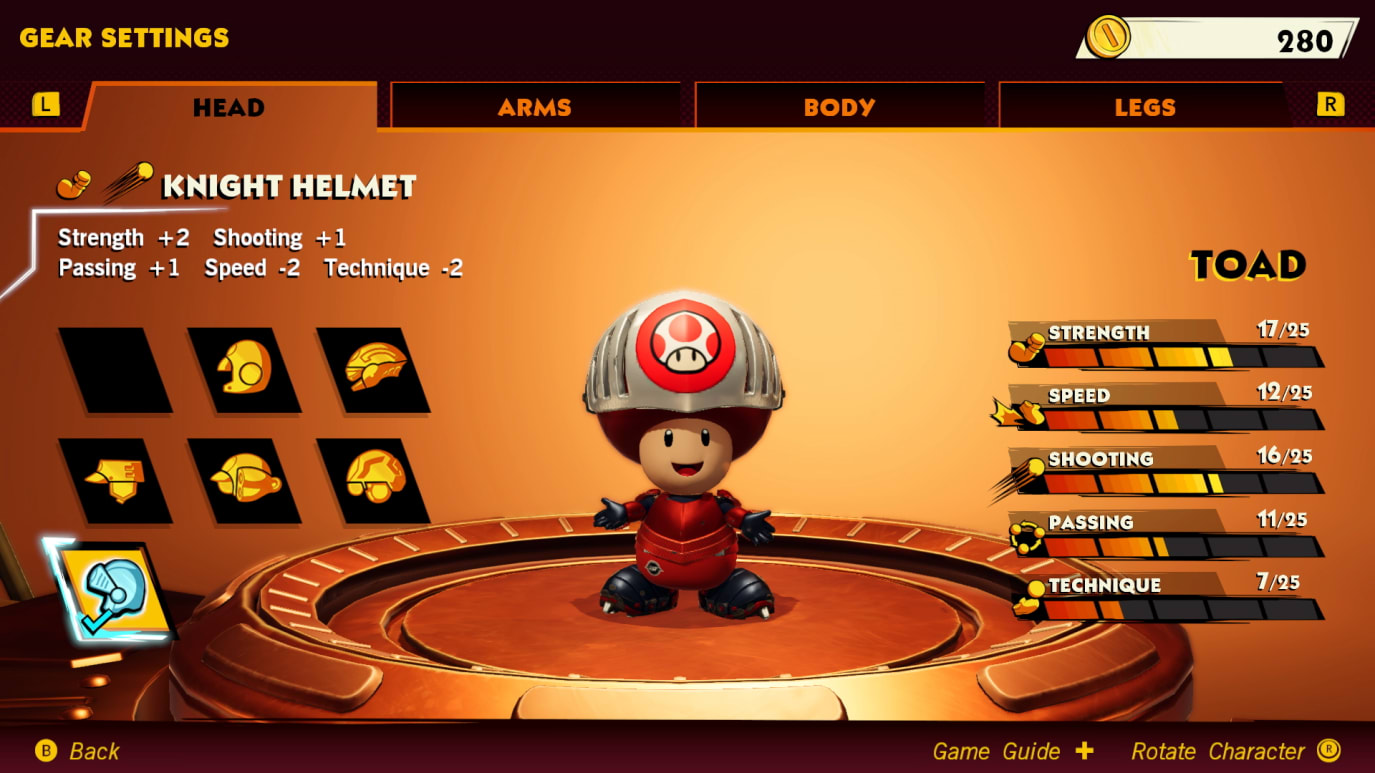
Task: Choose the helmet with twin exhaust pipes
Action: (244, 480)
